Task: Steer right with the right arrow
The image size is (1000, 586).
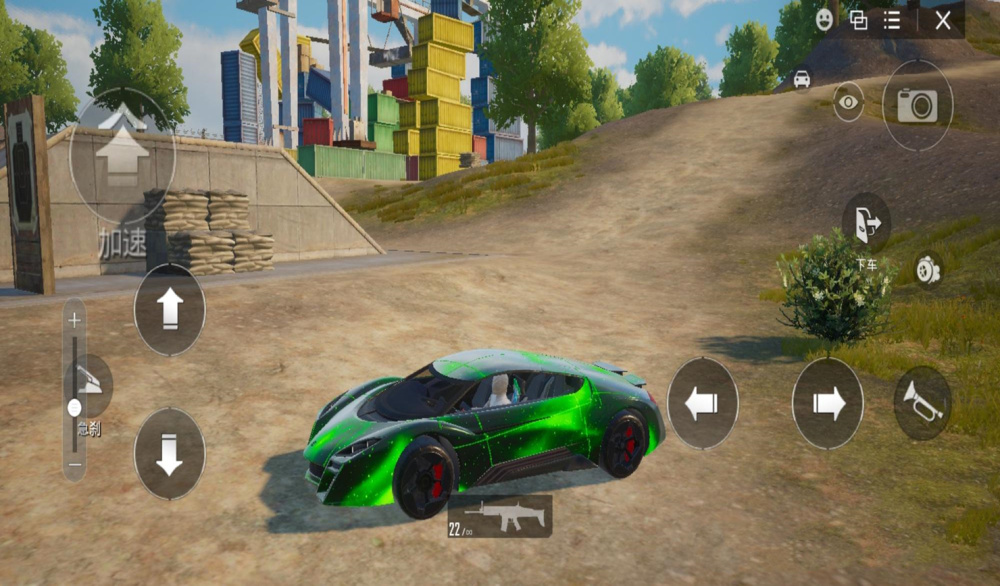Action: 827,403
